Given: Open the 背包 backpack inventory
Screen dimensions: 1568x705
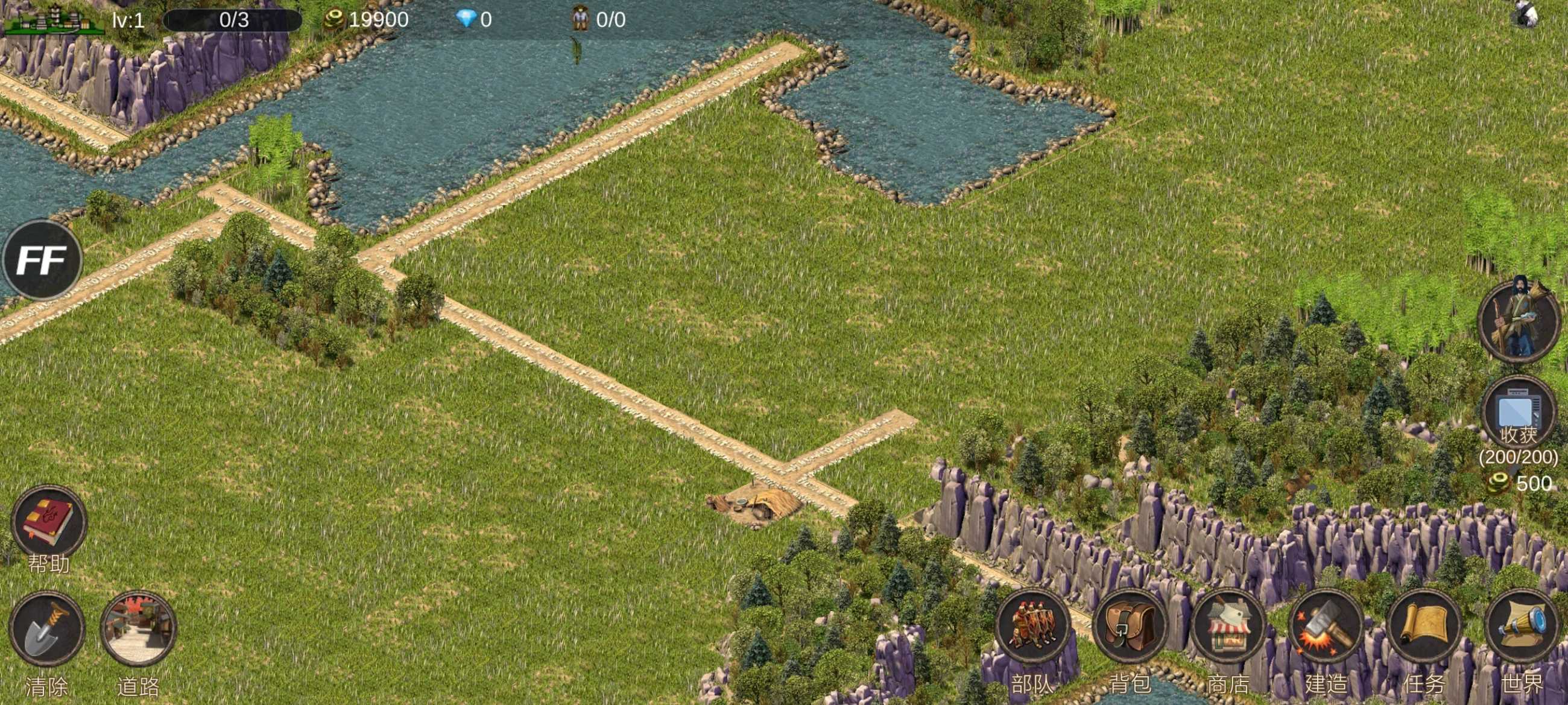Looking at the screenshot, I should (x=1130, y=627).
